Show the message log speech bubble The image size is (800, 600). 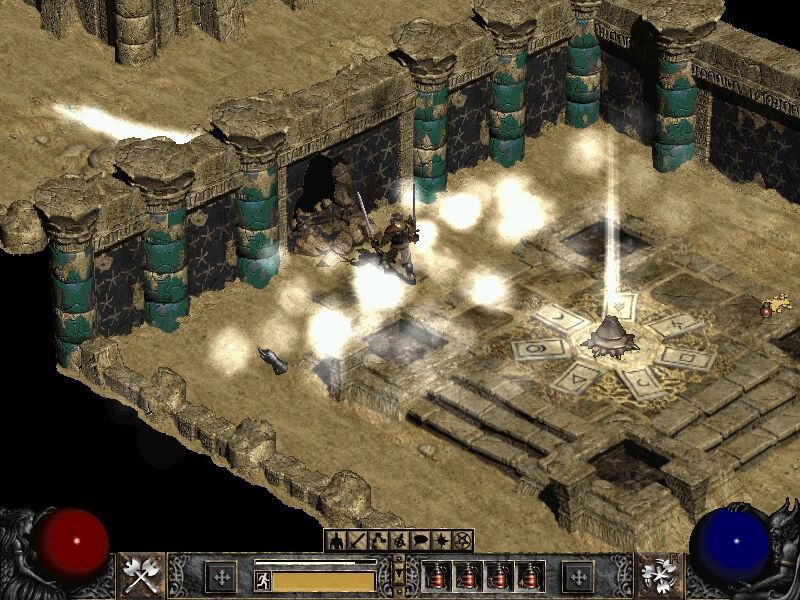pyautogui.click(x=419, y=541)
